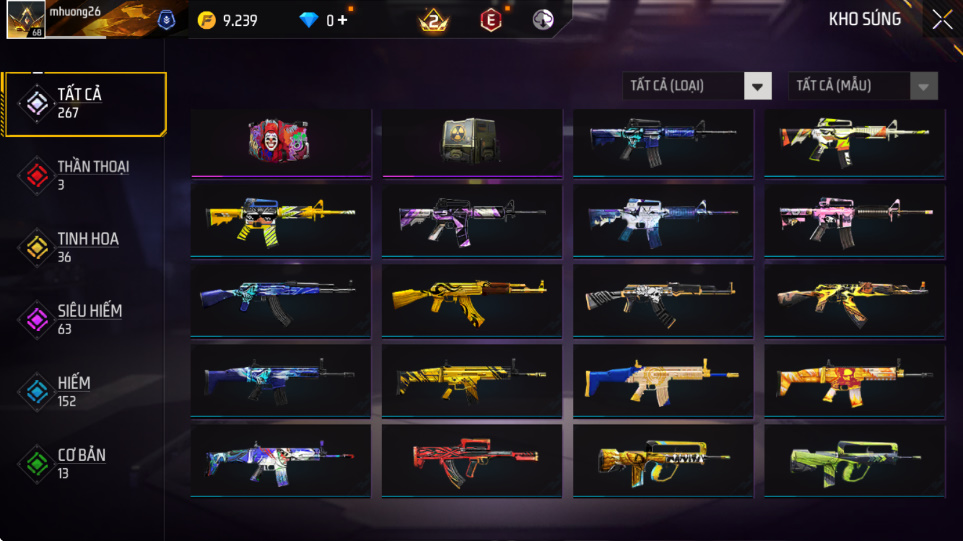The height and width of the screenshot is (541, 963).
Task: Open the gold crown number 2 badge
Action: click(x=434, y=20)
